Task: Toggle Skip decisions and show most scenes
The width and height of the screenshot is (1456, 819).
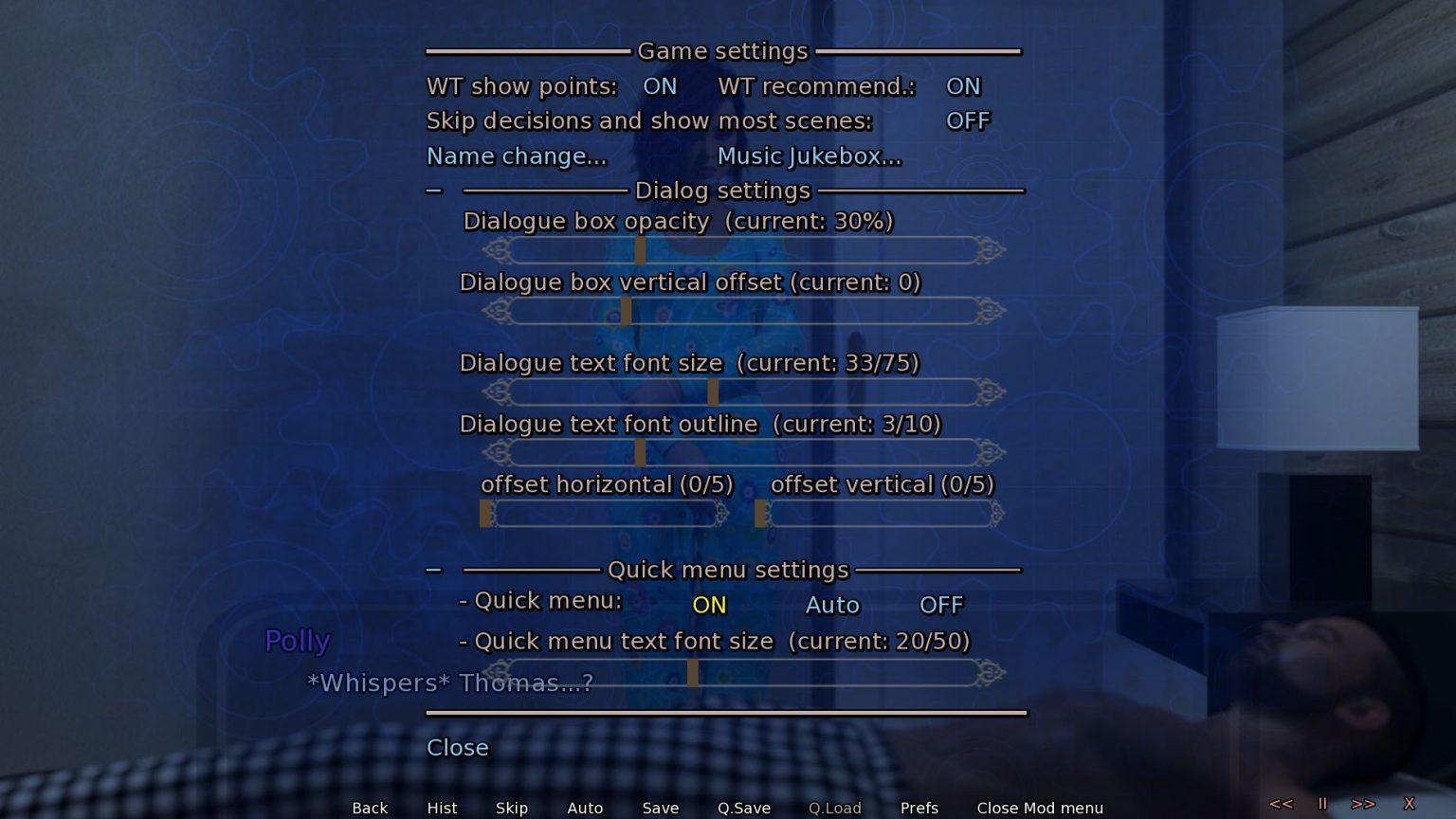Action: pos(967,121)
